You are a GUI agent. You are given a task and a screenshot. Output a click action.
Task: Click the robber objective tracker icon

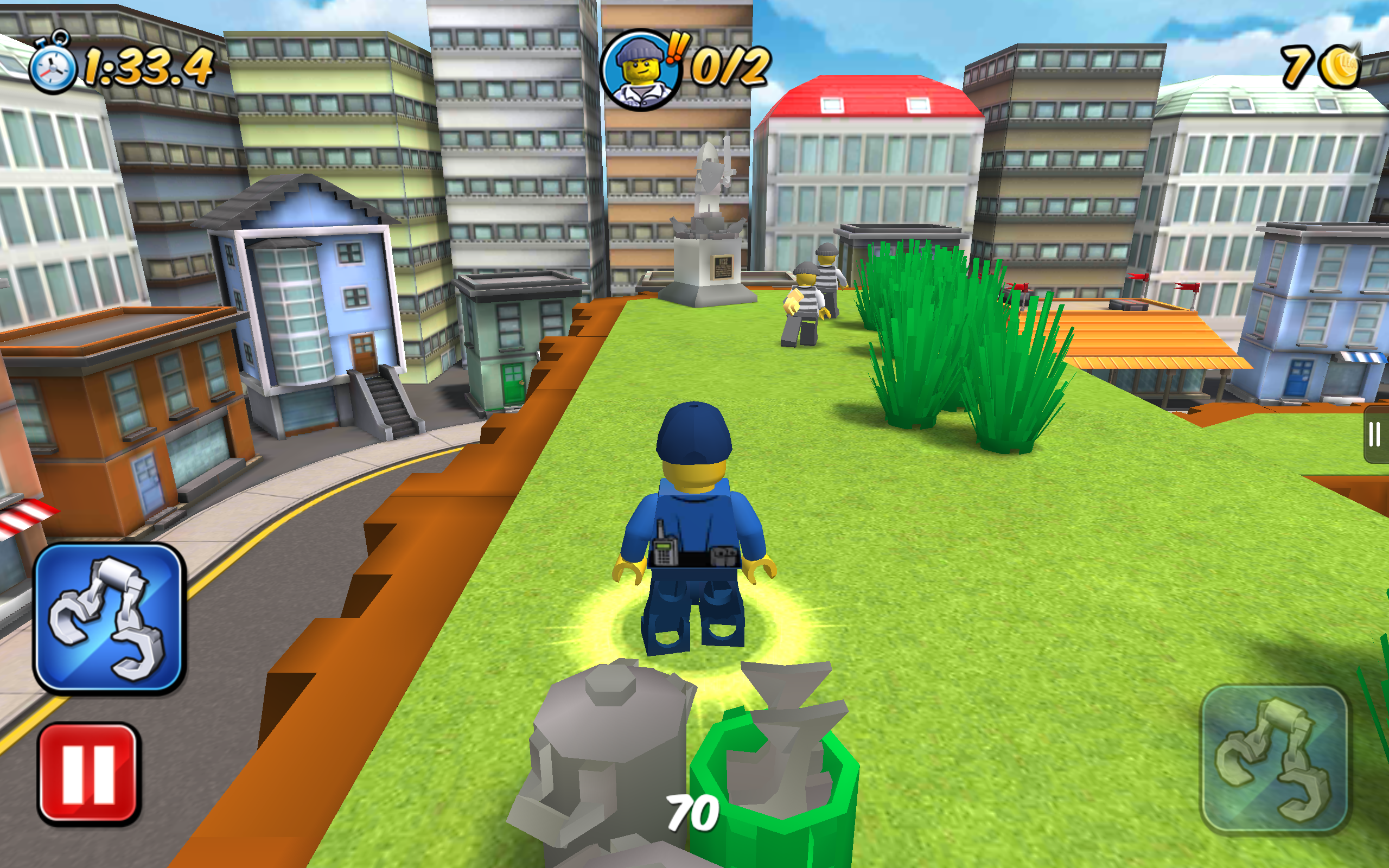coord(641,70)
